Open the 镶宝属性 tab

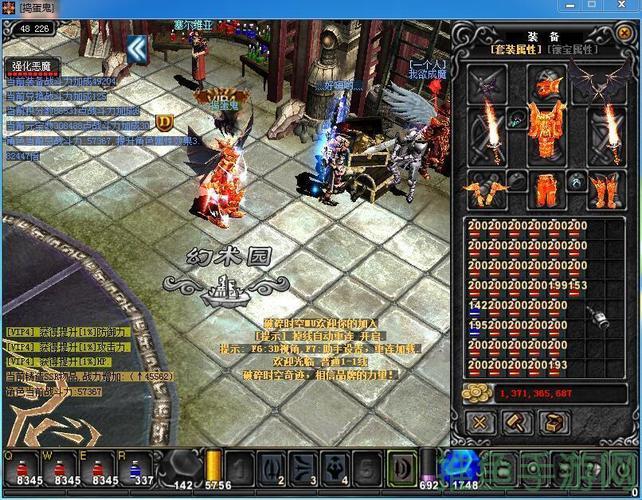coord(572,50)
